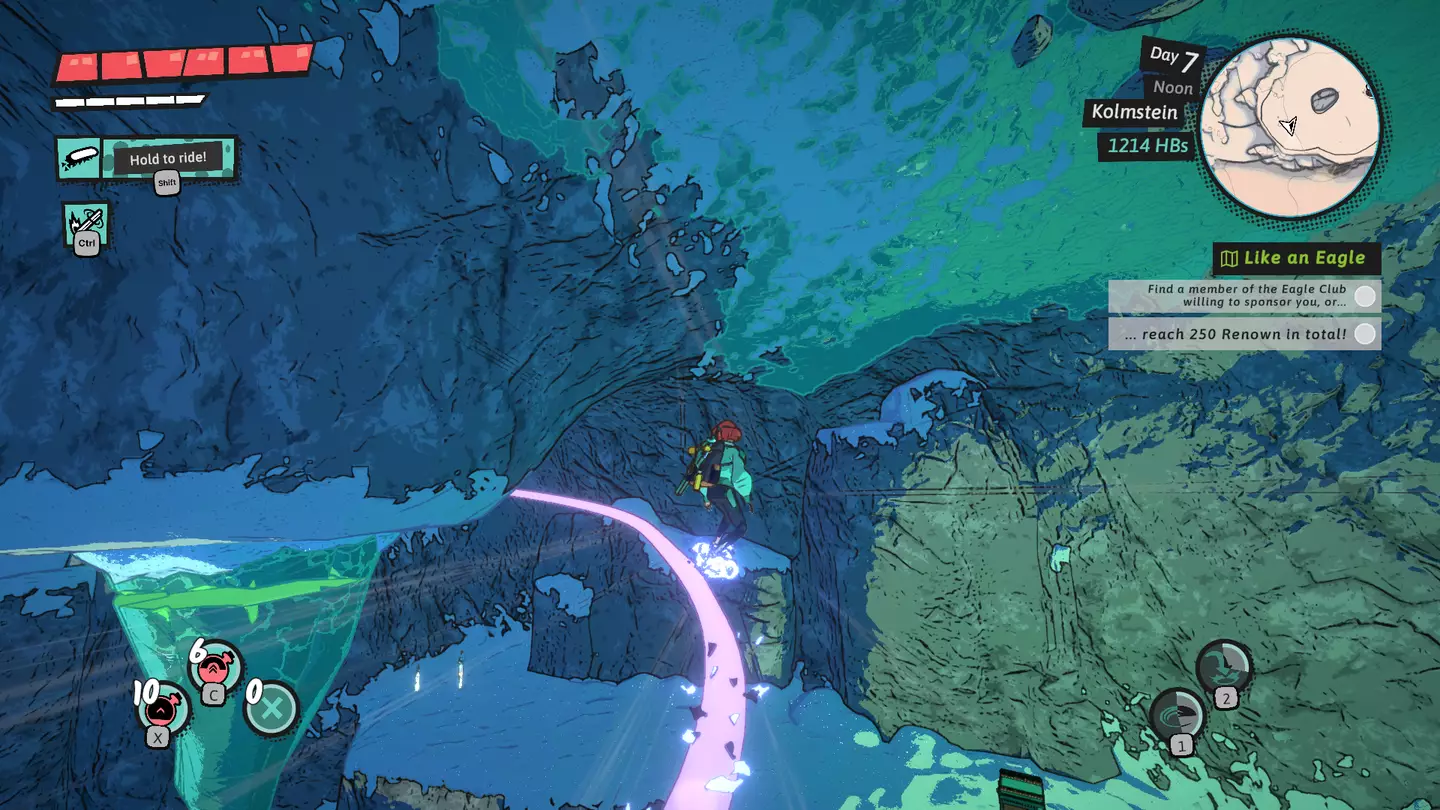The width and height of the screenshot is (1440, 810).
Task: Activate the wave skill numbered 2
Action: coord(1224,666)
